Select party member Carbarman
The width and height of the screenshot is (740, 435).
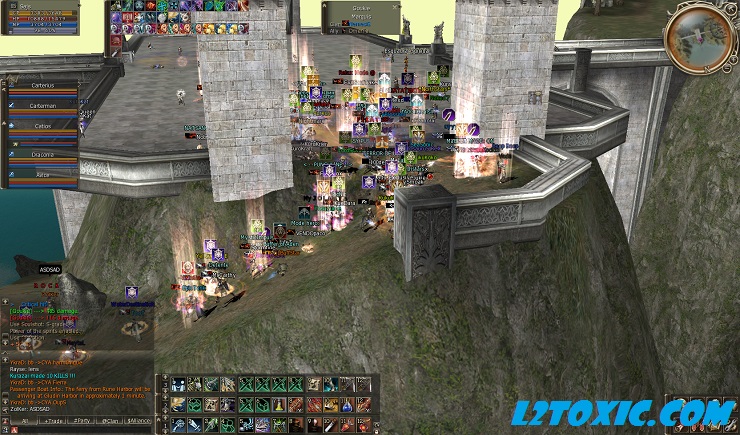[x=42, y=105]
